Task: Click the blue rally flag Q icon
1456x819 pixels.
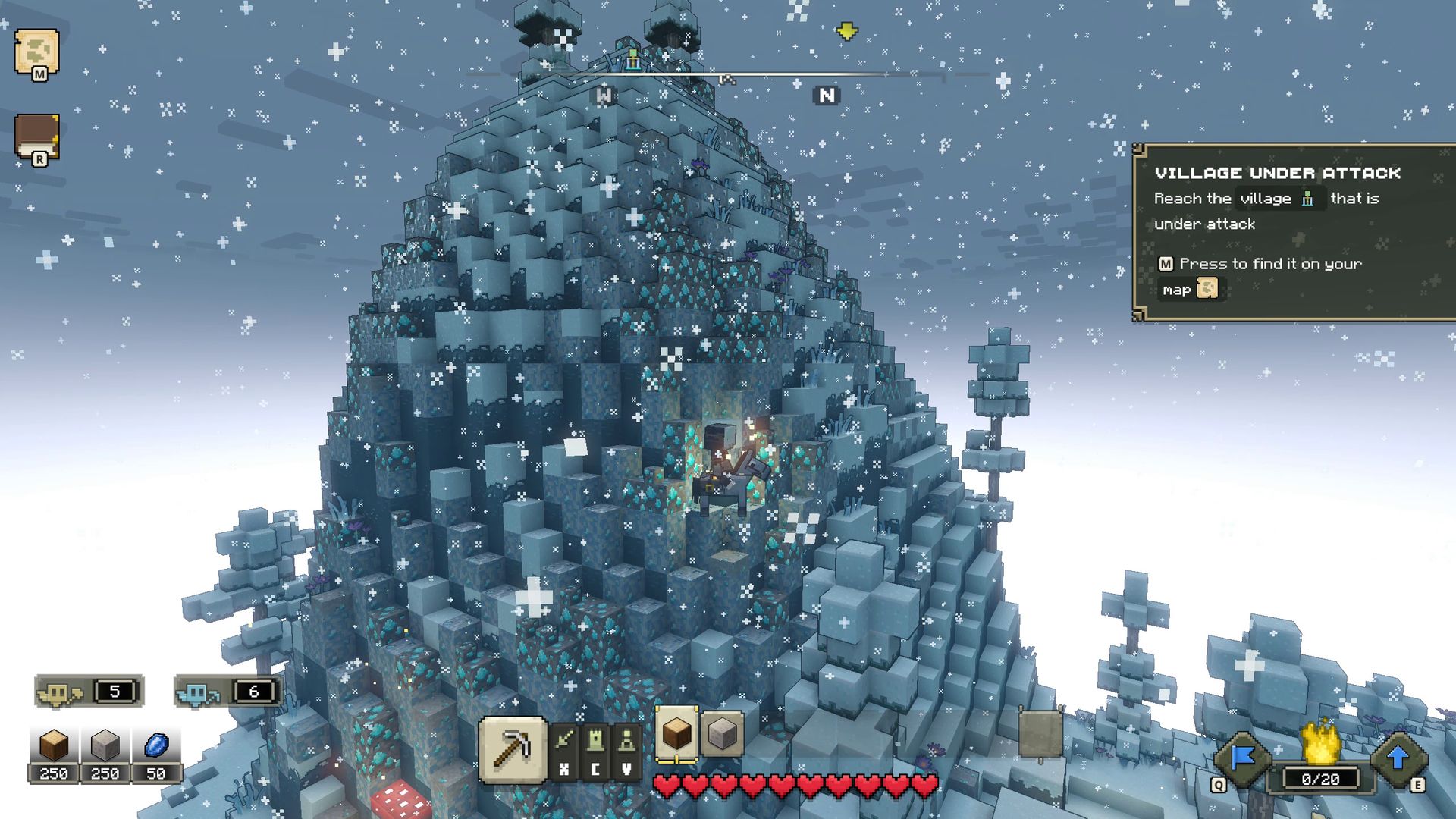Action: pyautogui.click(x=1242, y=757)
